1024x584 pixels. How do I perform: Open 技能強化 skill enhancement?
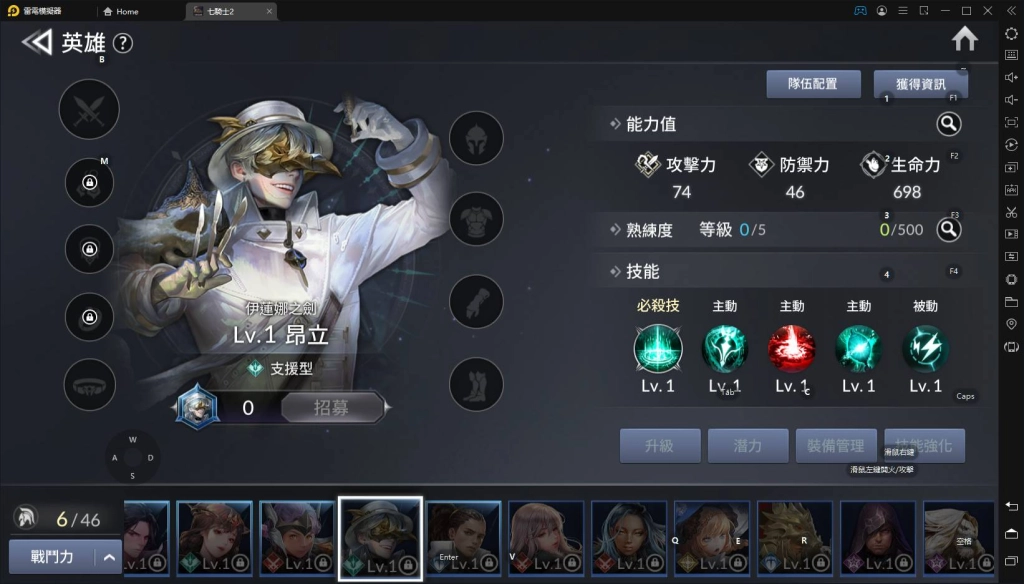(924, 446)
